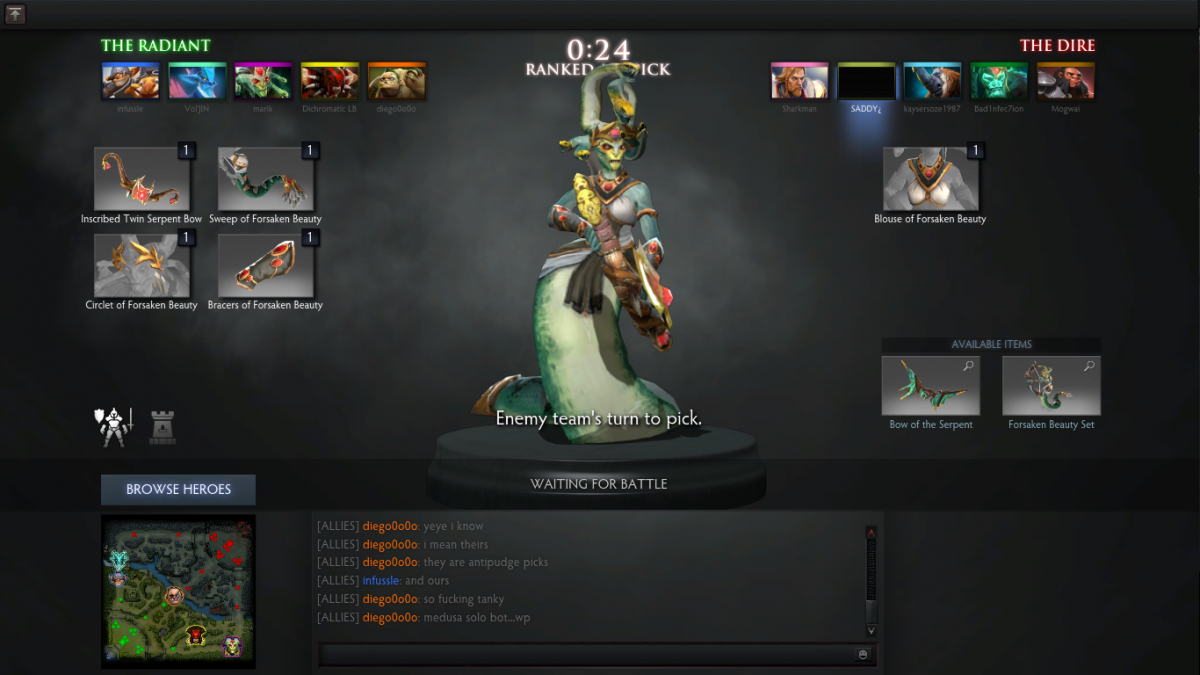Image resolution: width=1200 pixels, height=675 pixels.
Task: Select the Blouse of Forsaken Beauty slot
Action: 930,180
